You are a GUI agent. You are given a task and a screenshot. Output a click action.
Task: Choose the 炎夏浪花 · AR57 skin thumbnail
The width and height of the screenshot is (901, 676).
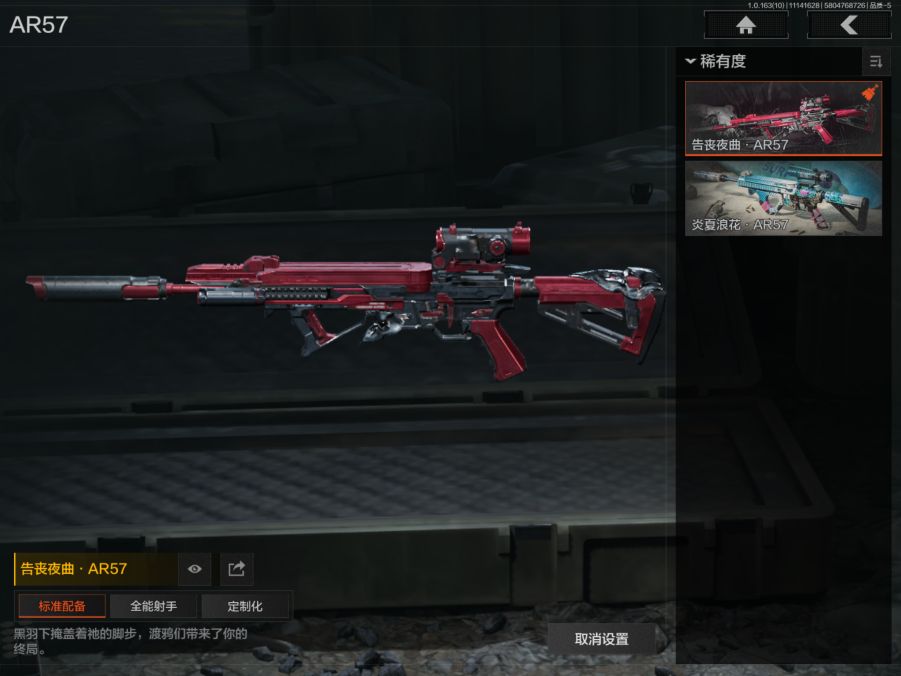tap(783, 198)
